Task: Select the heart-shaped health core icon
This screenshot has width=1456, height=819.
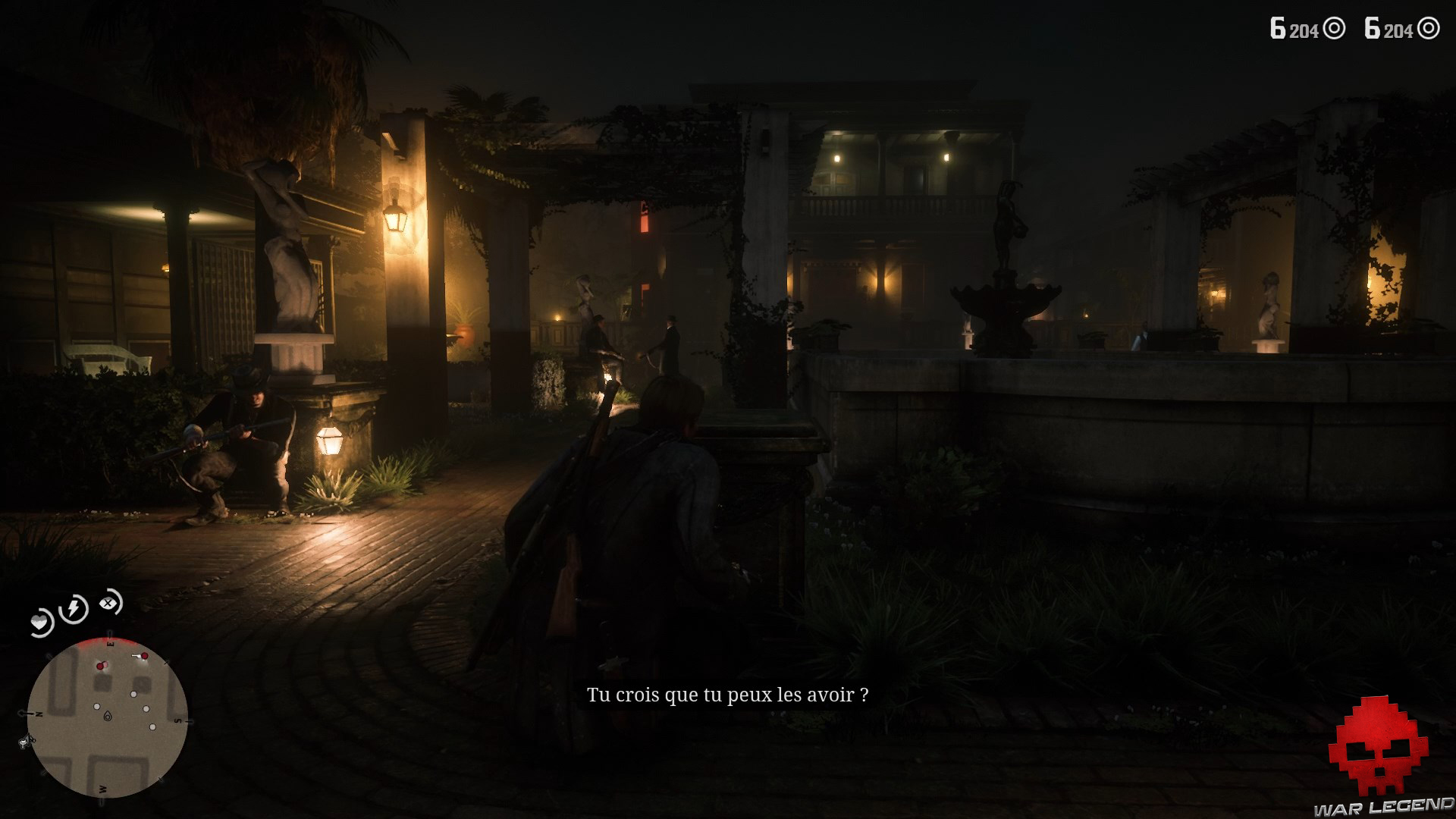Action: click(40, 620)
